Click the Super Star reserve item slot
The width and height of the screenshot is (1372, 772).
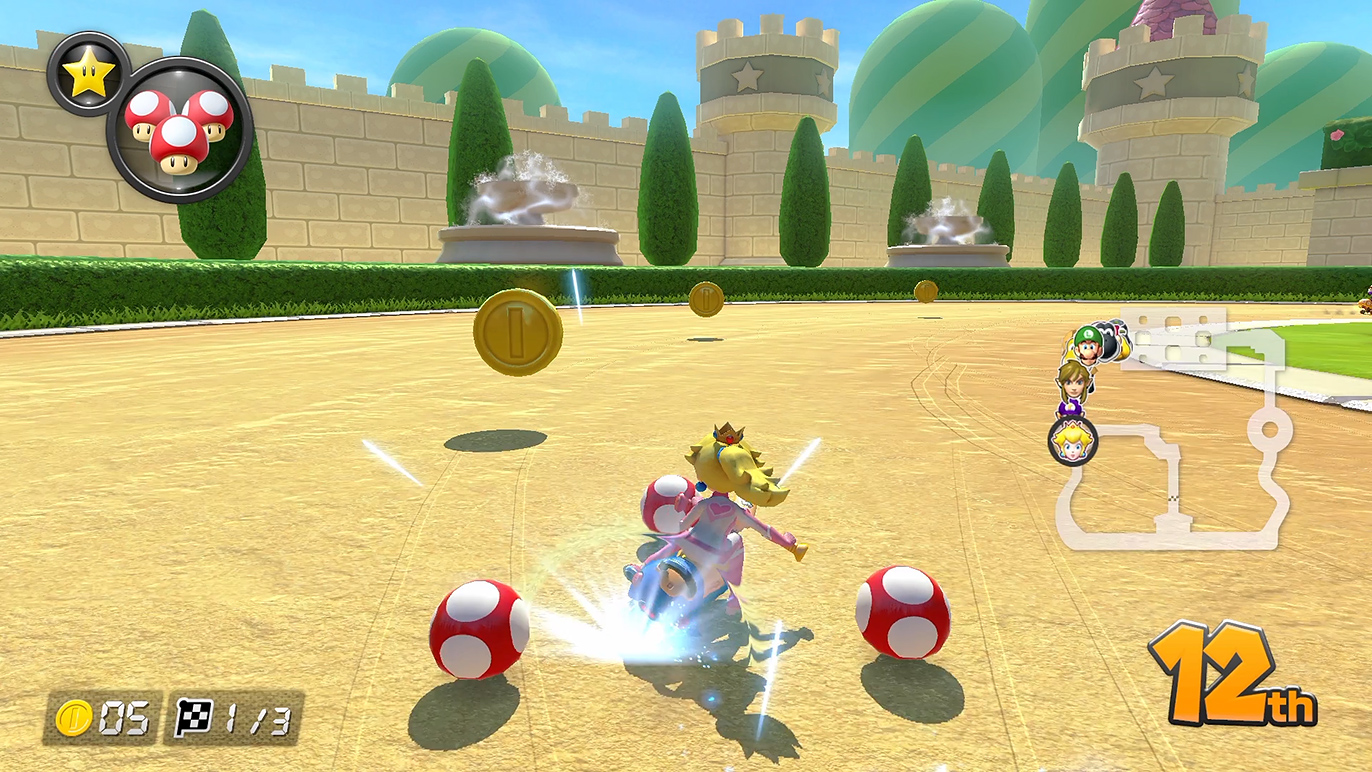coord(88,75)
